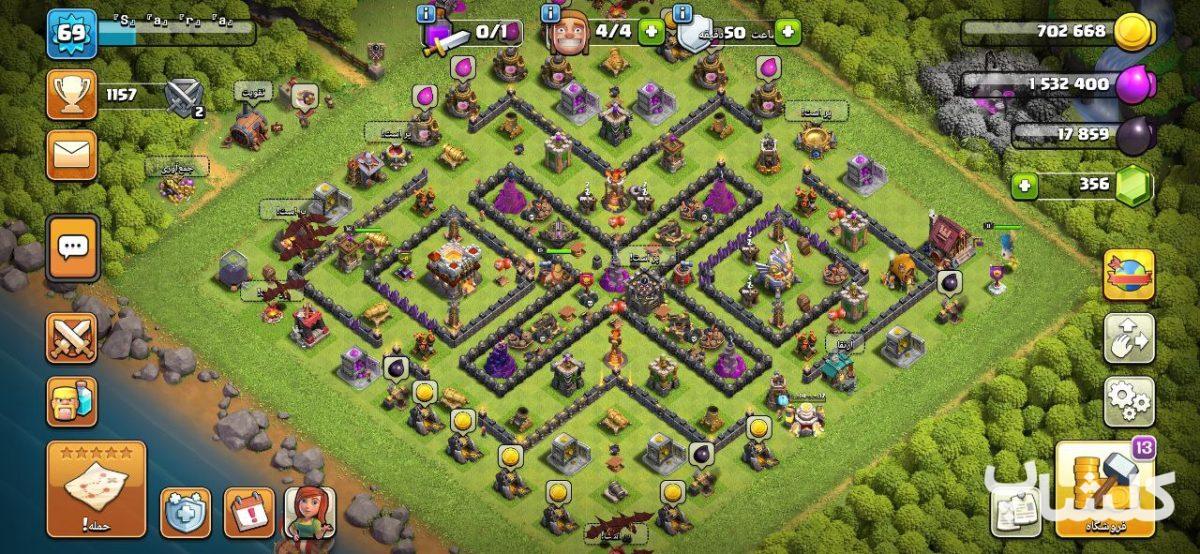Open the settings gears button
Viewport: 1200px width, 554px height.
[x=1129, y=401]
